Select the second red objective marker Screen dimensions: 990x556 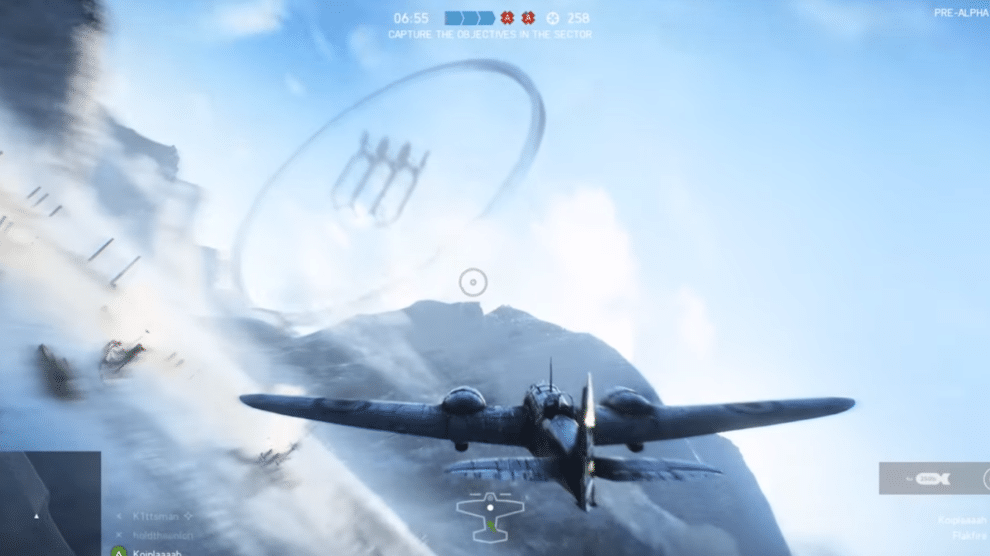(528, 18)
